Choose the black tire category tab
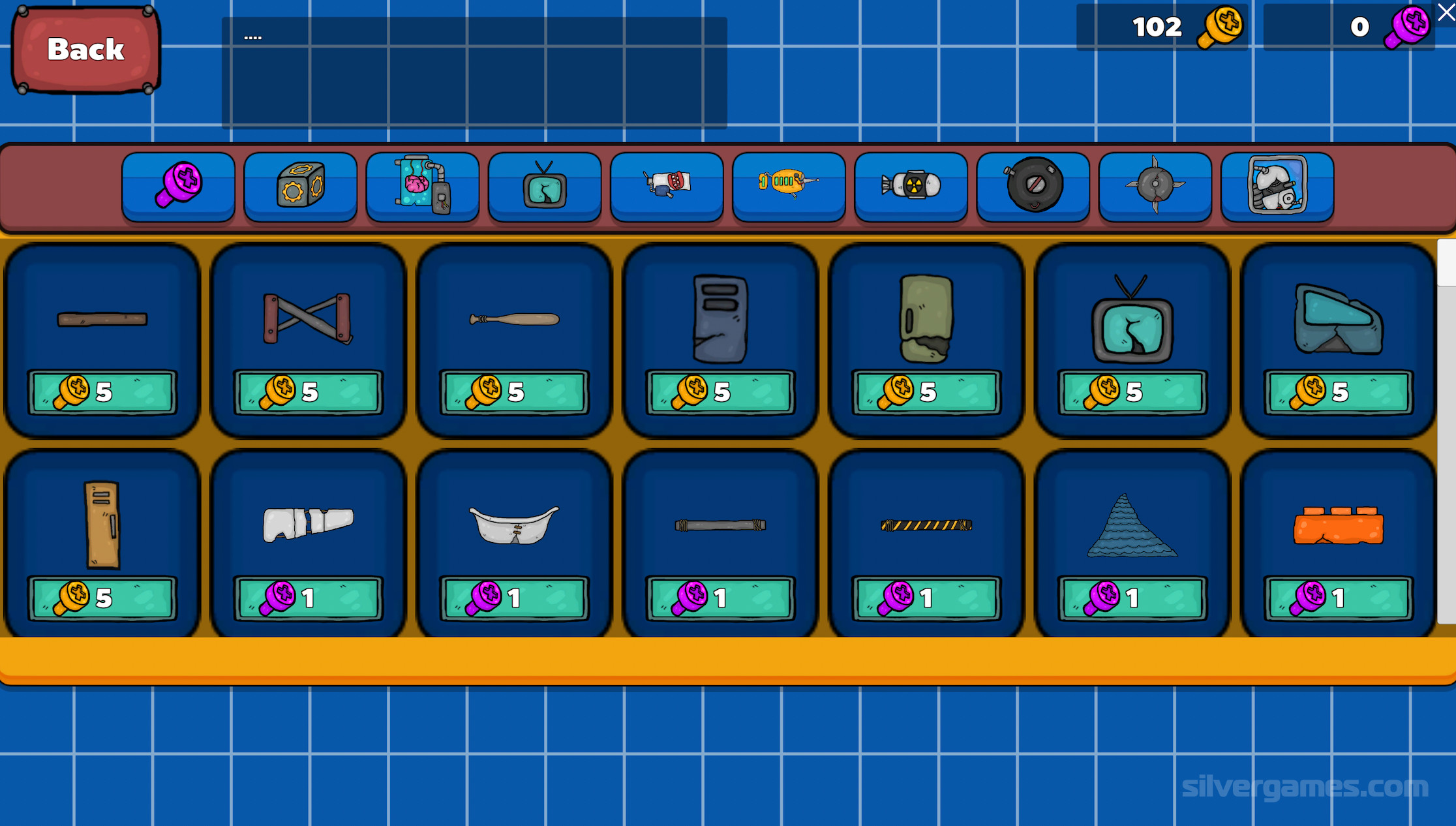Image resolution: width=1456 pixels, height=826 pixels. click(1033, 187)
